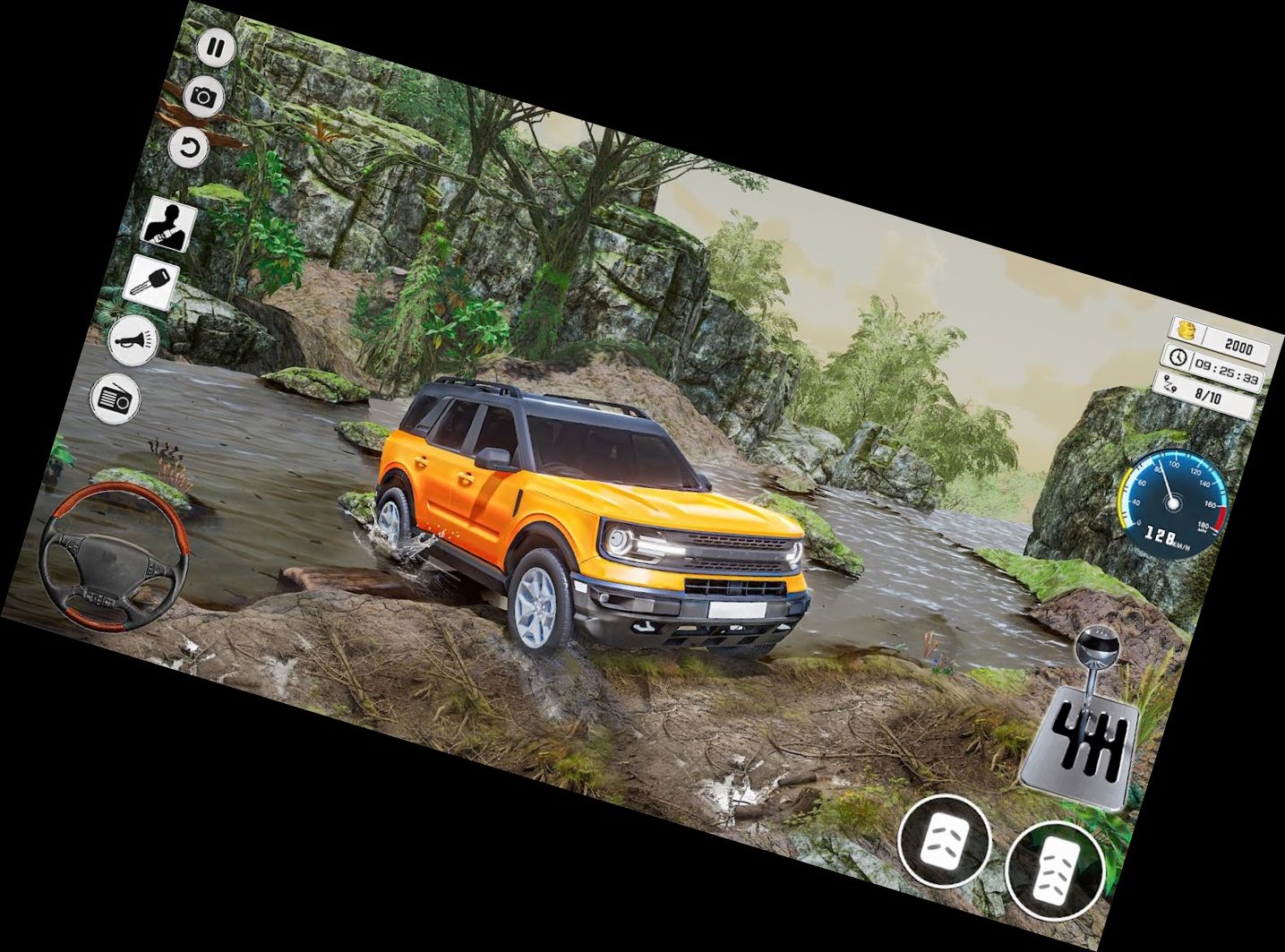Fasten the seatbelt via the driver icon
Screen dimensions: 1285x952
click(169, 222)
